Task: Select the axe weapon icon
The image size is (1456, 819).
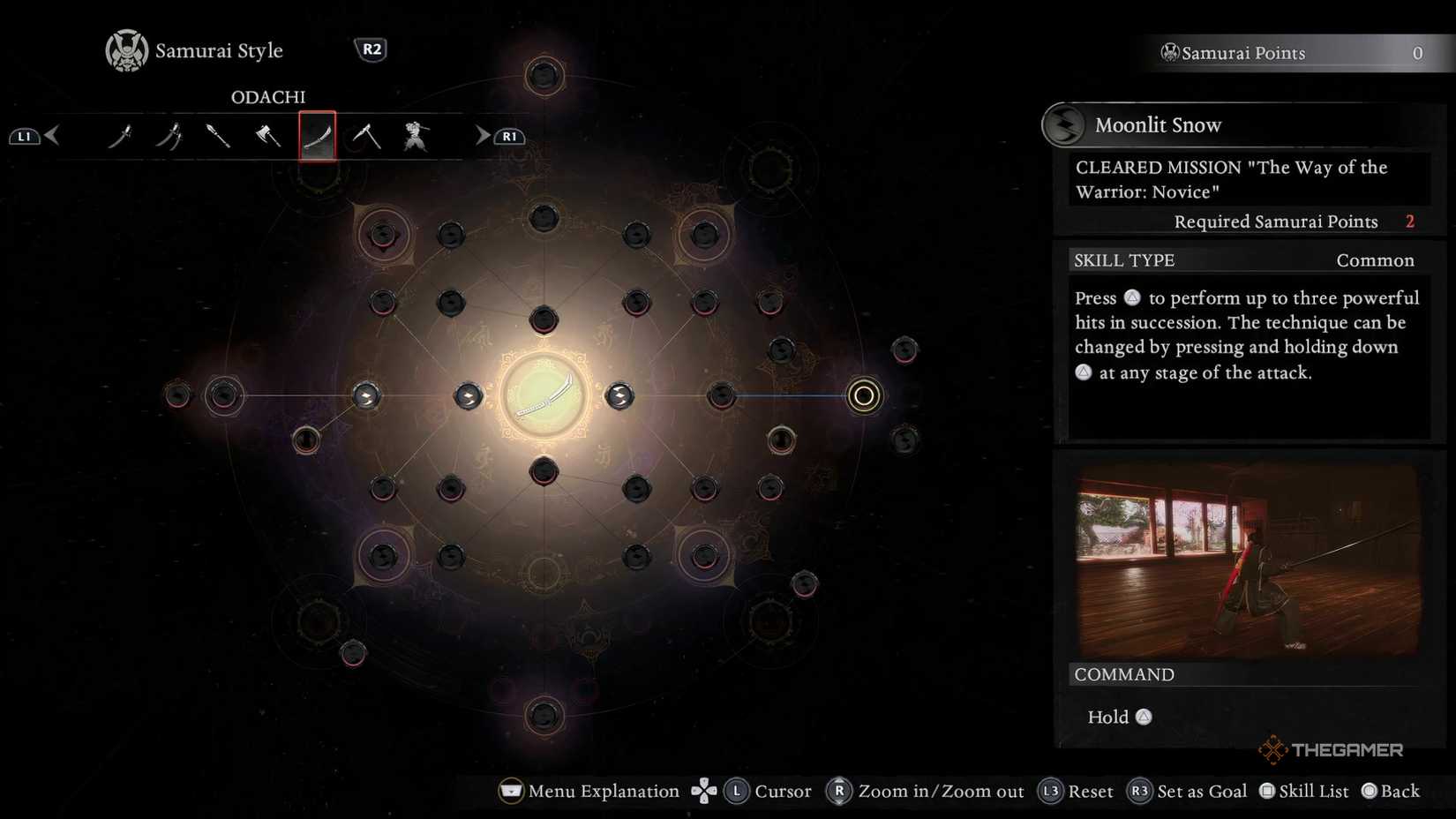Action: click(268, 135)
